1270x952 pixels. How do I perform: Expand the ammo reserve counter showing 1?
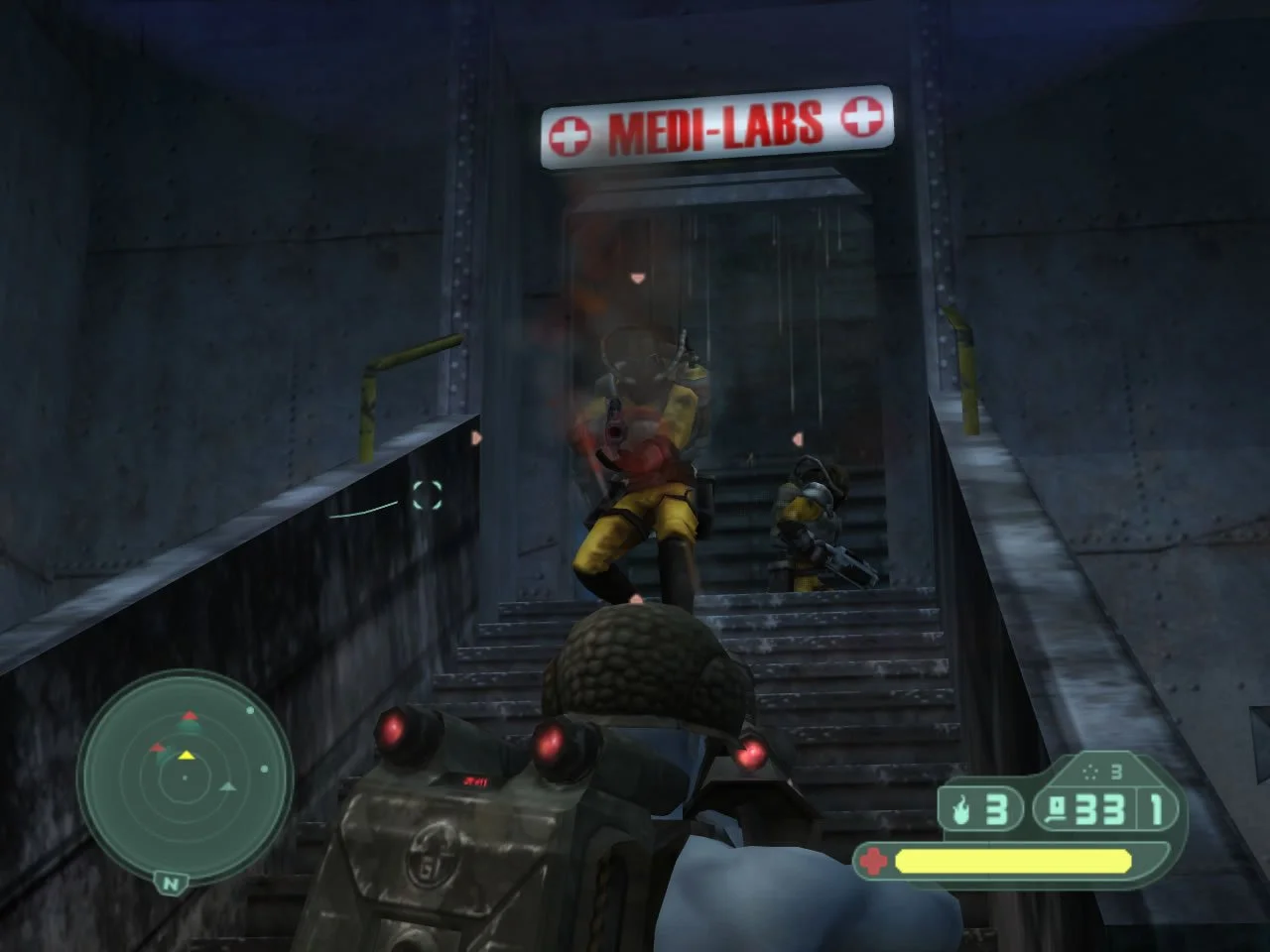(1155, 808)
